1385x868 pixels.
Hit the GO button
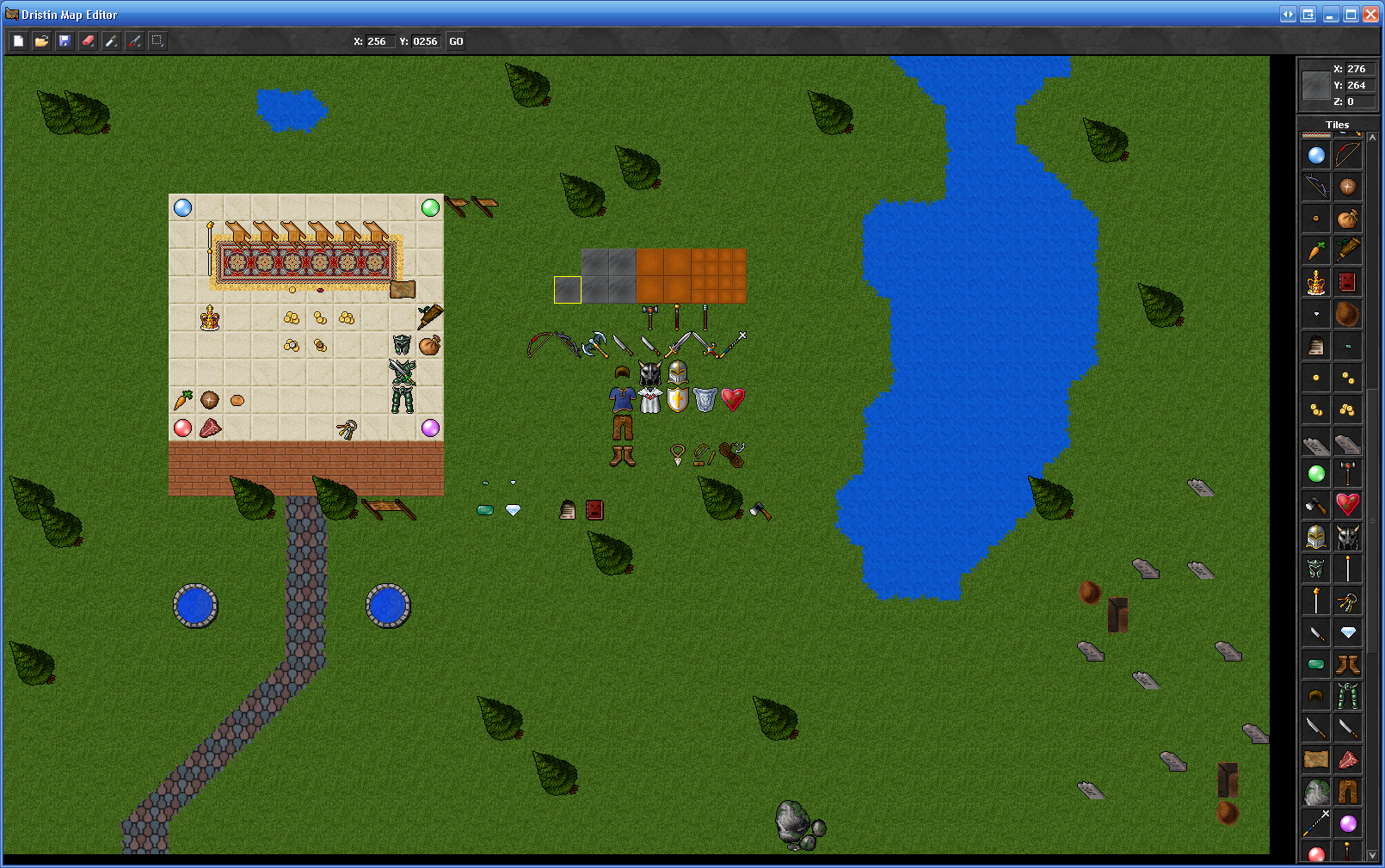click(x=456, y=41)
